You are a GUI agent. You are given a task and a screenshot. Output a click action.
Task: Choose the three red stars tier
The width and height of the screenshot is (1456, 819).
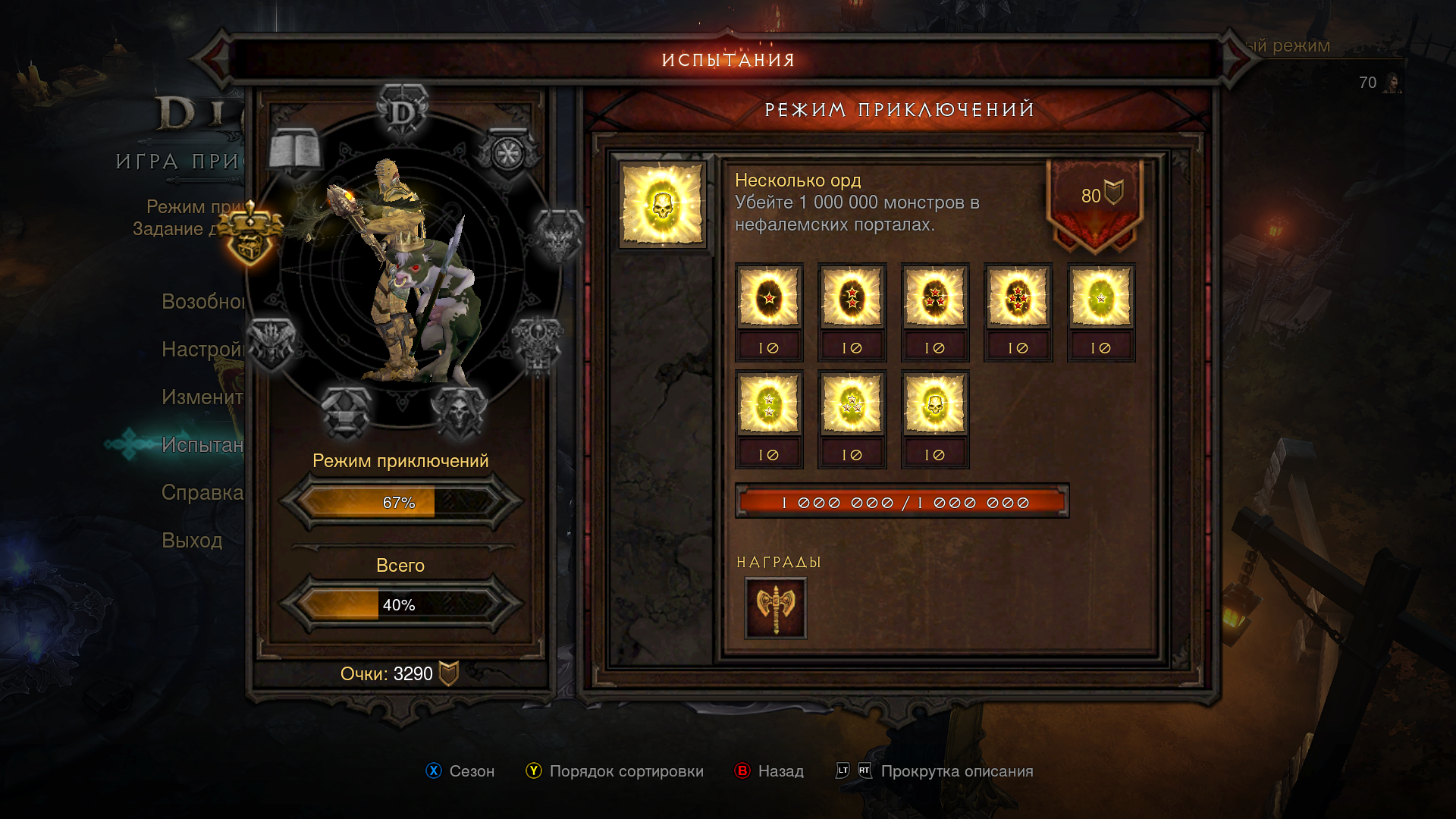tap(934, 297)
